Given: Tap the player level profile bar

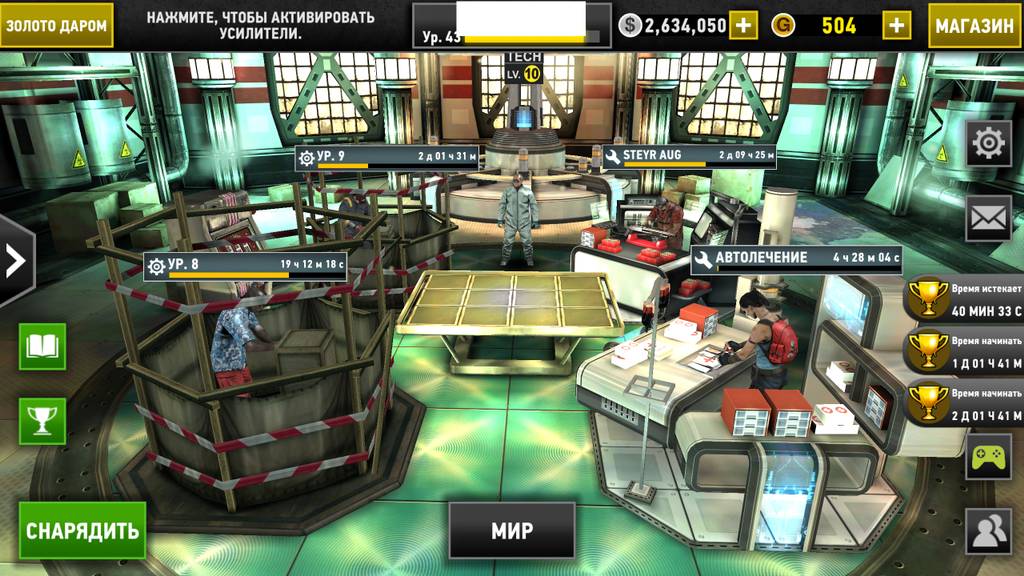Looking at the screenshot, I should coord(511,25).
